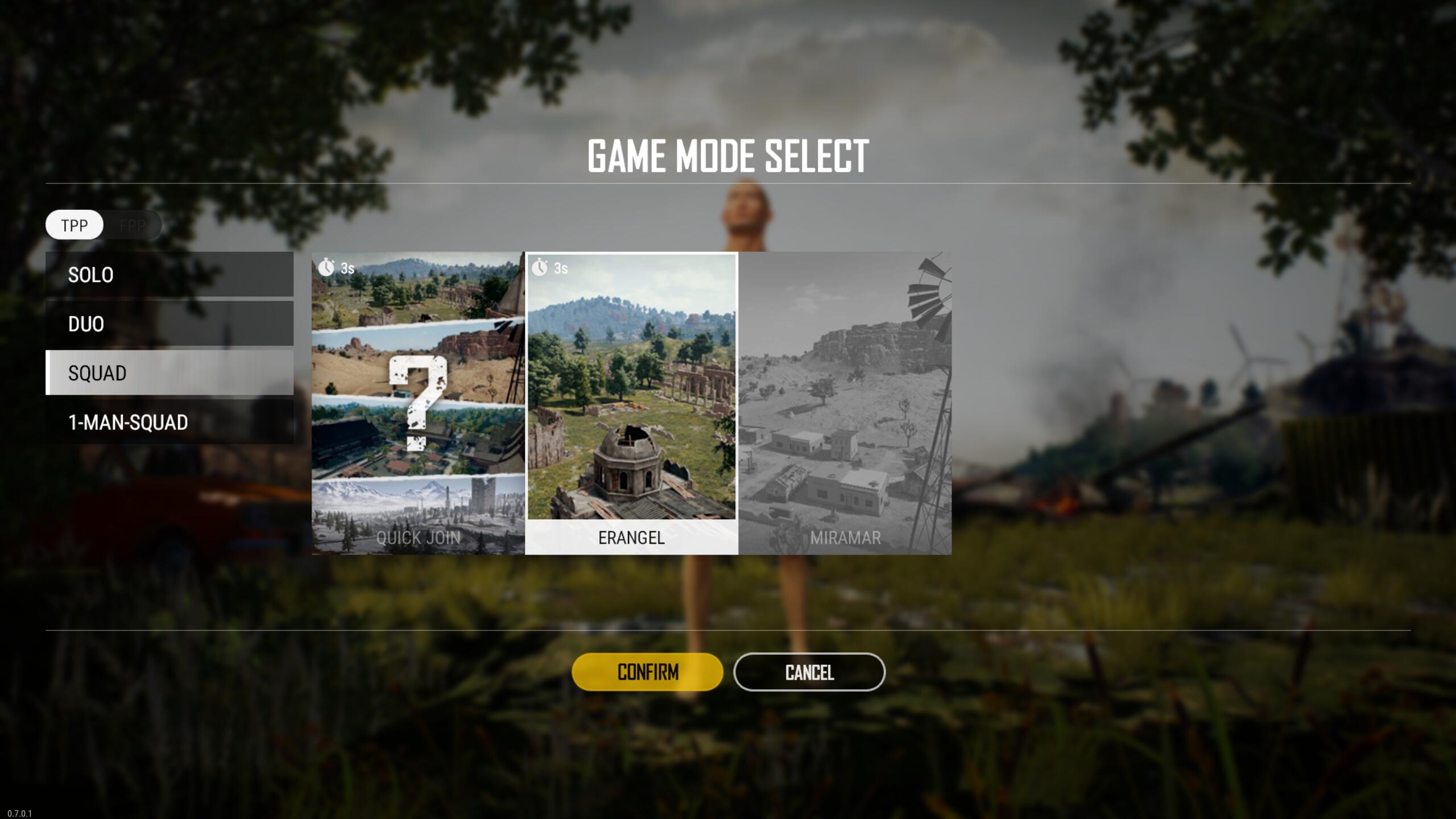Image resolution: width=1456 pixels, height=819 pixels.
Task: Select DUO mode
Action: (x=169, y=324)
